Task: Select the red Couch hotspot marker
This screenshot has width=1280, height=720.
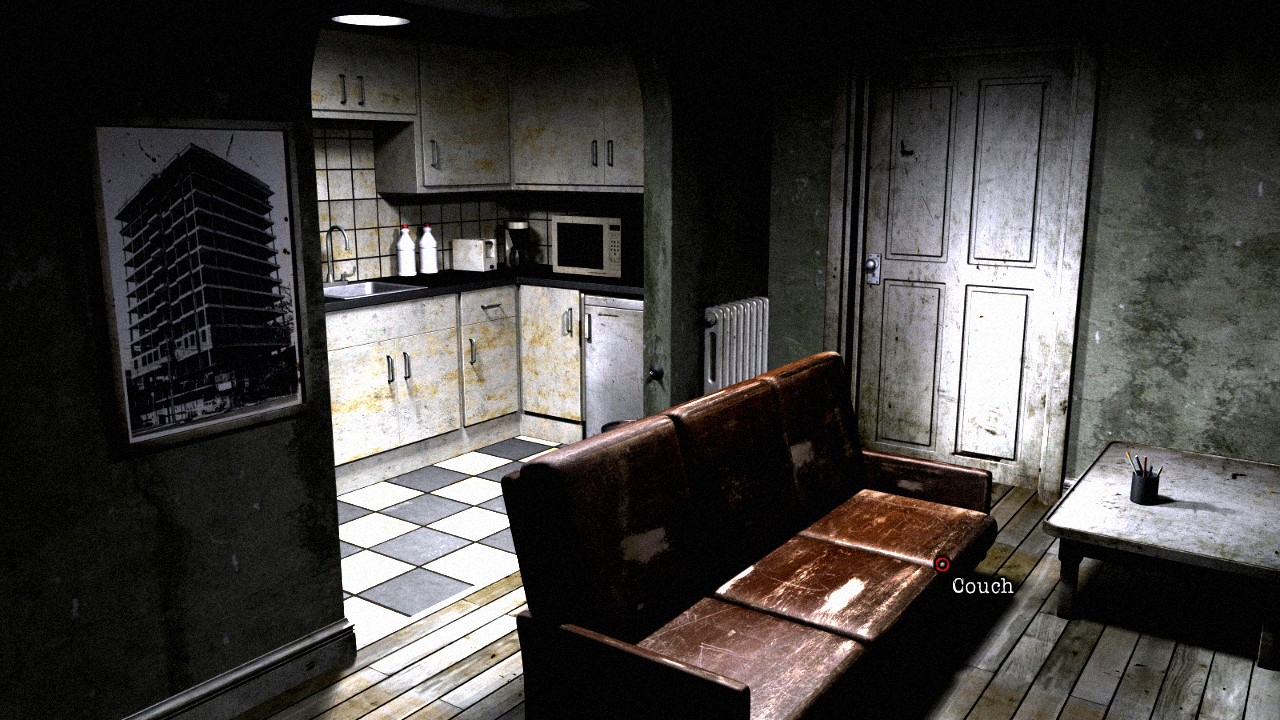Action: point(941,564)
